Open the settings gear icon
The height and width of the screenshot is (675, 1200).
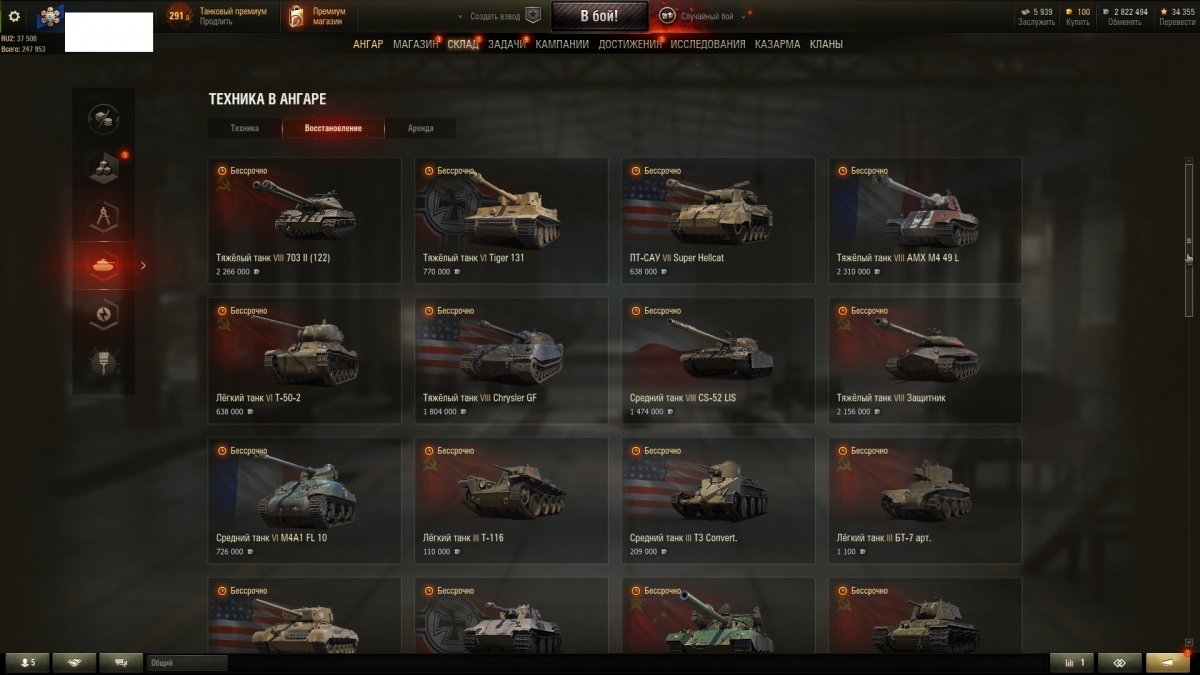point(14,16)
